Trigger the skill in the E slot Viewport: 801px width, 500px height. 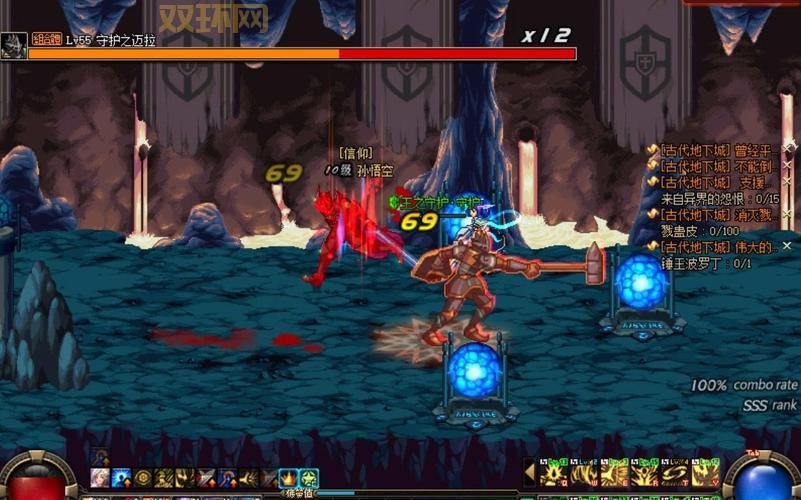612,475
